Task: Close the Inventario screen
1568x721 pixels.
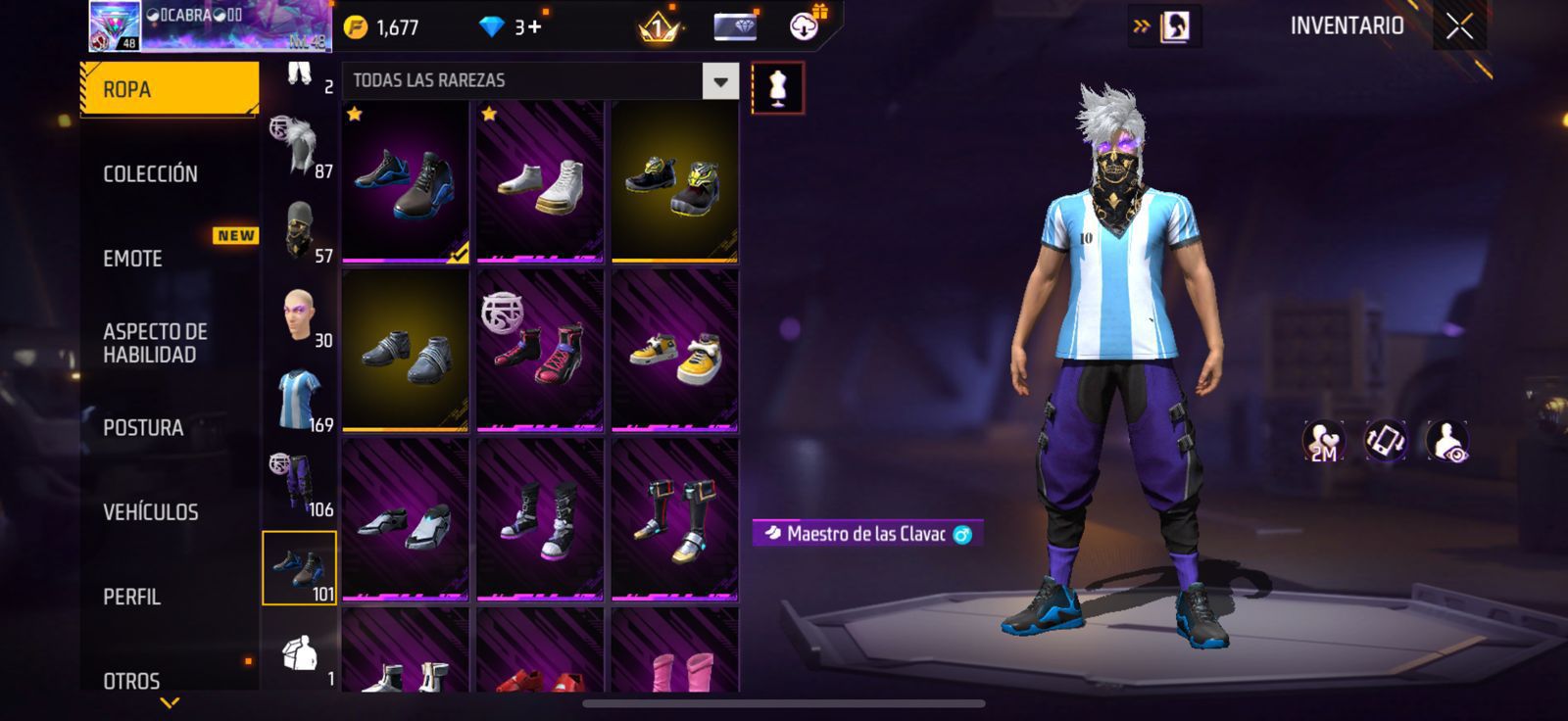Action: coord(1459,27)
